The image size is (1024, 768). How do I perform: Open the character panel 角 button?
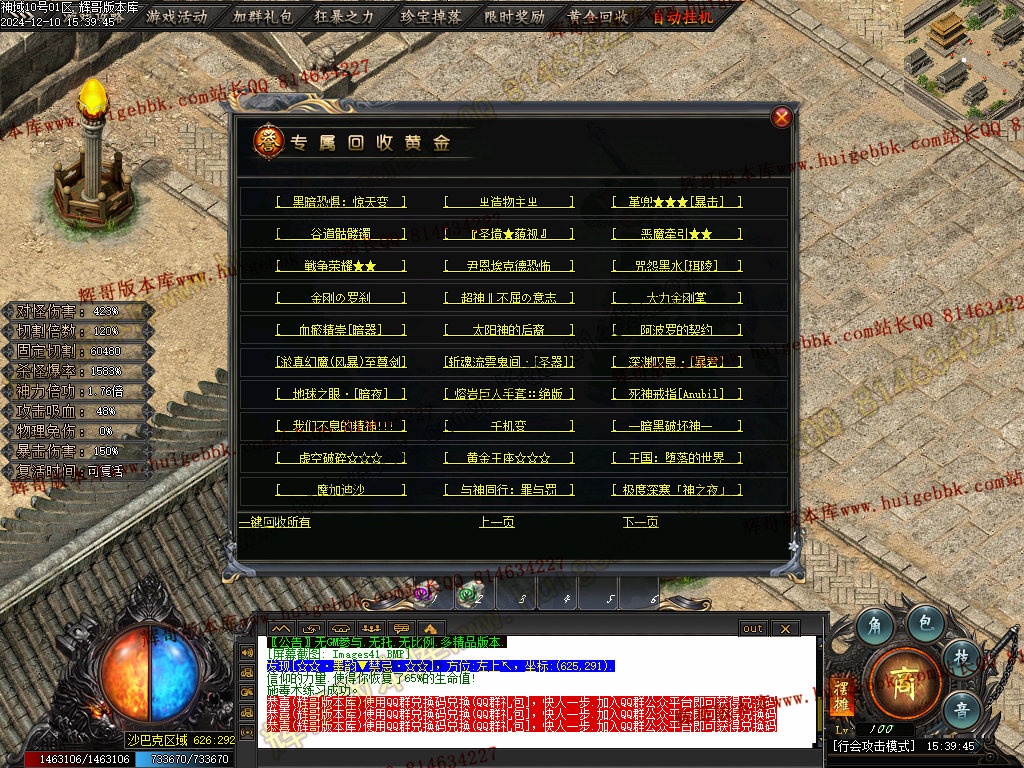tap(875, 625)
